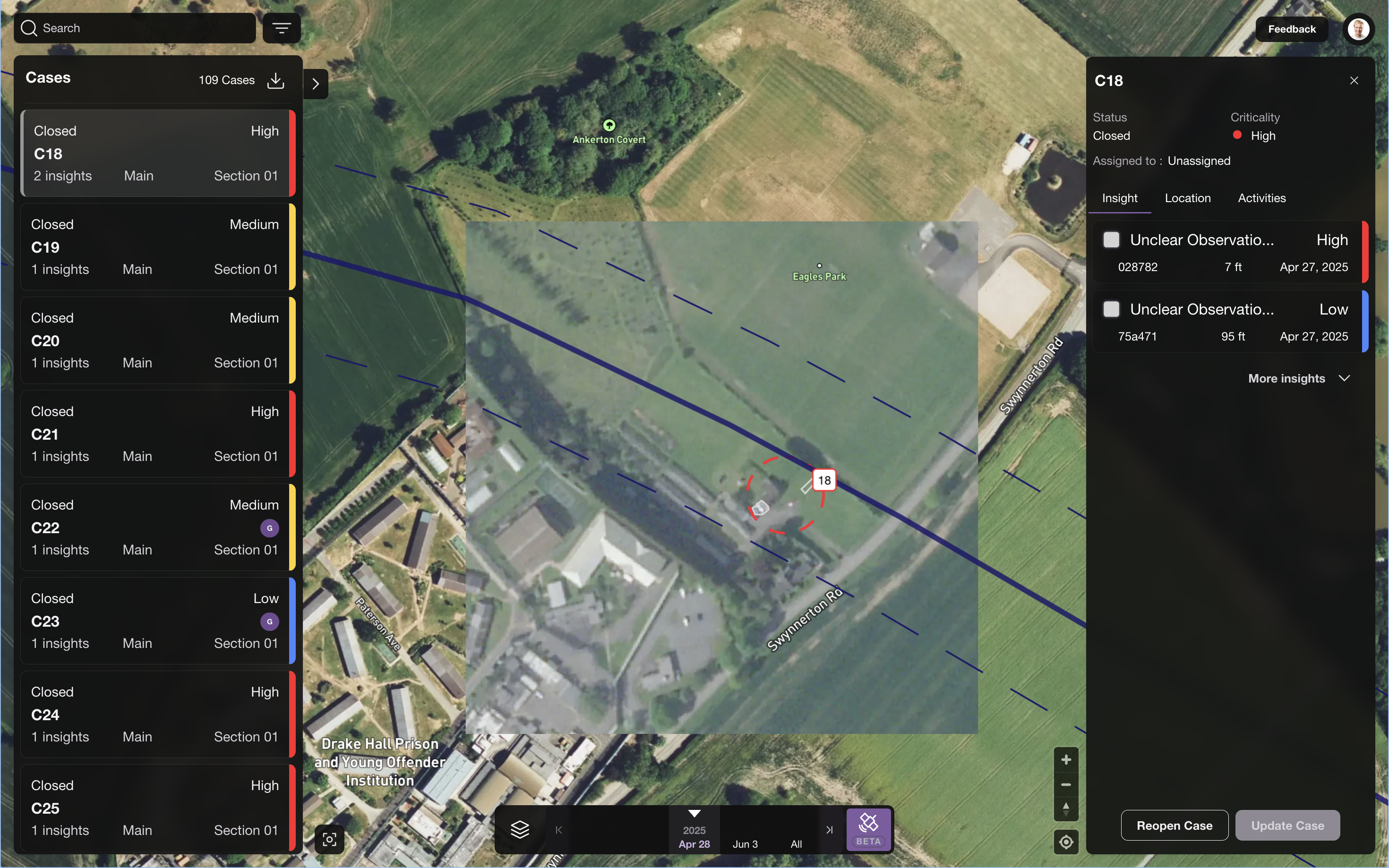Open the case filter options

(x=282, y=28)
